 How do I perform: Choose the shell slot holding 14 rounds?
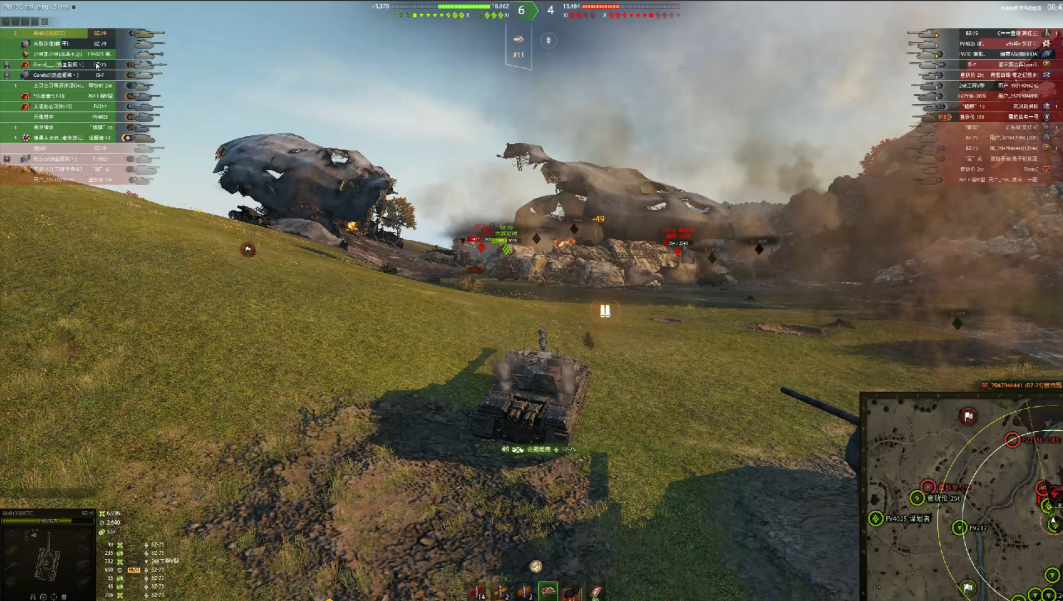(x=478, y=591)
